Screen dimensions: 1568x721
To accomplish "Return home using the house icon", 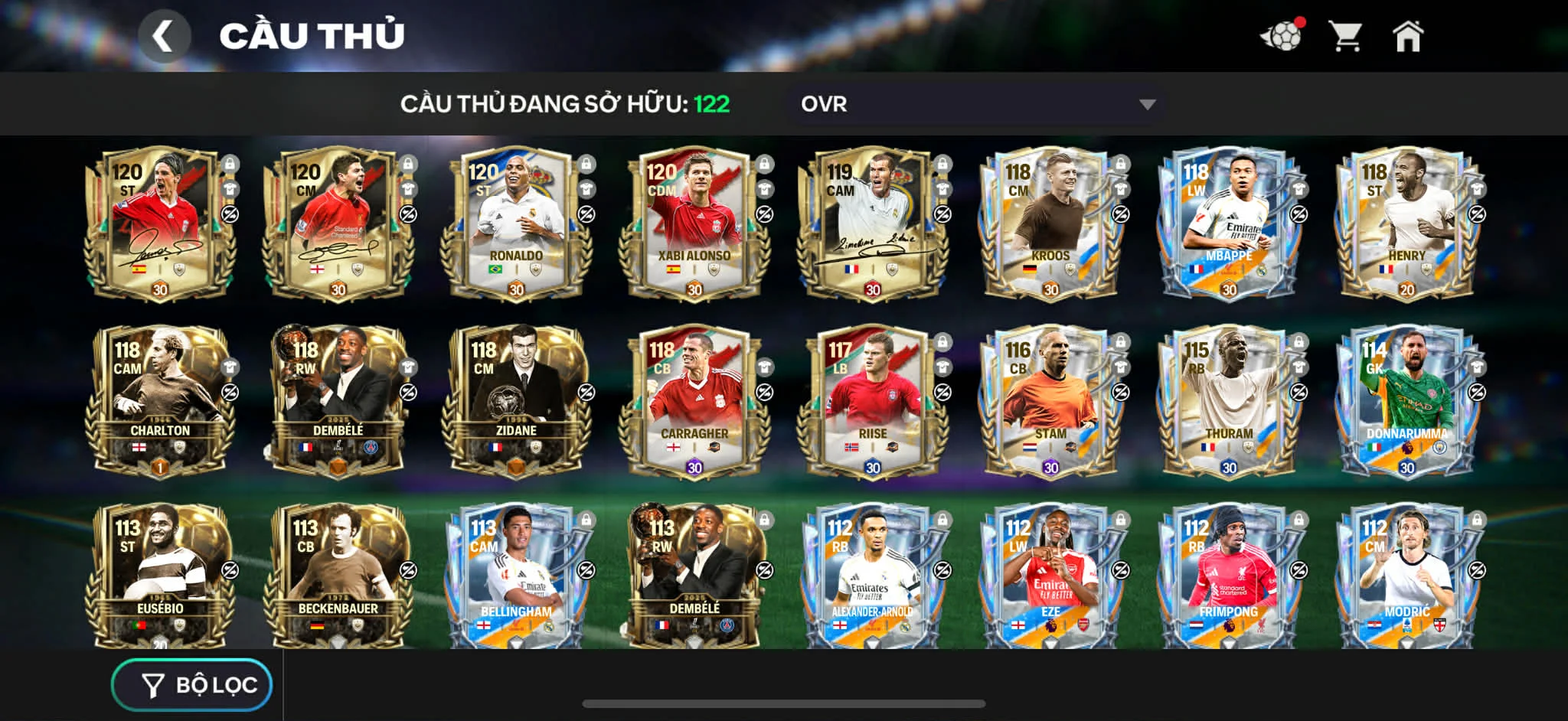I will [1411, 34].
